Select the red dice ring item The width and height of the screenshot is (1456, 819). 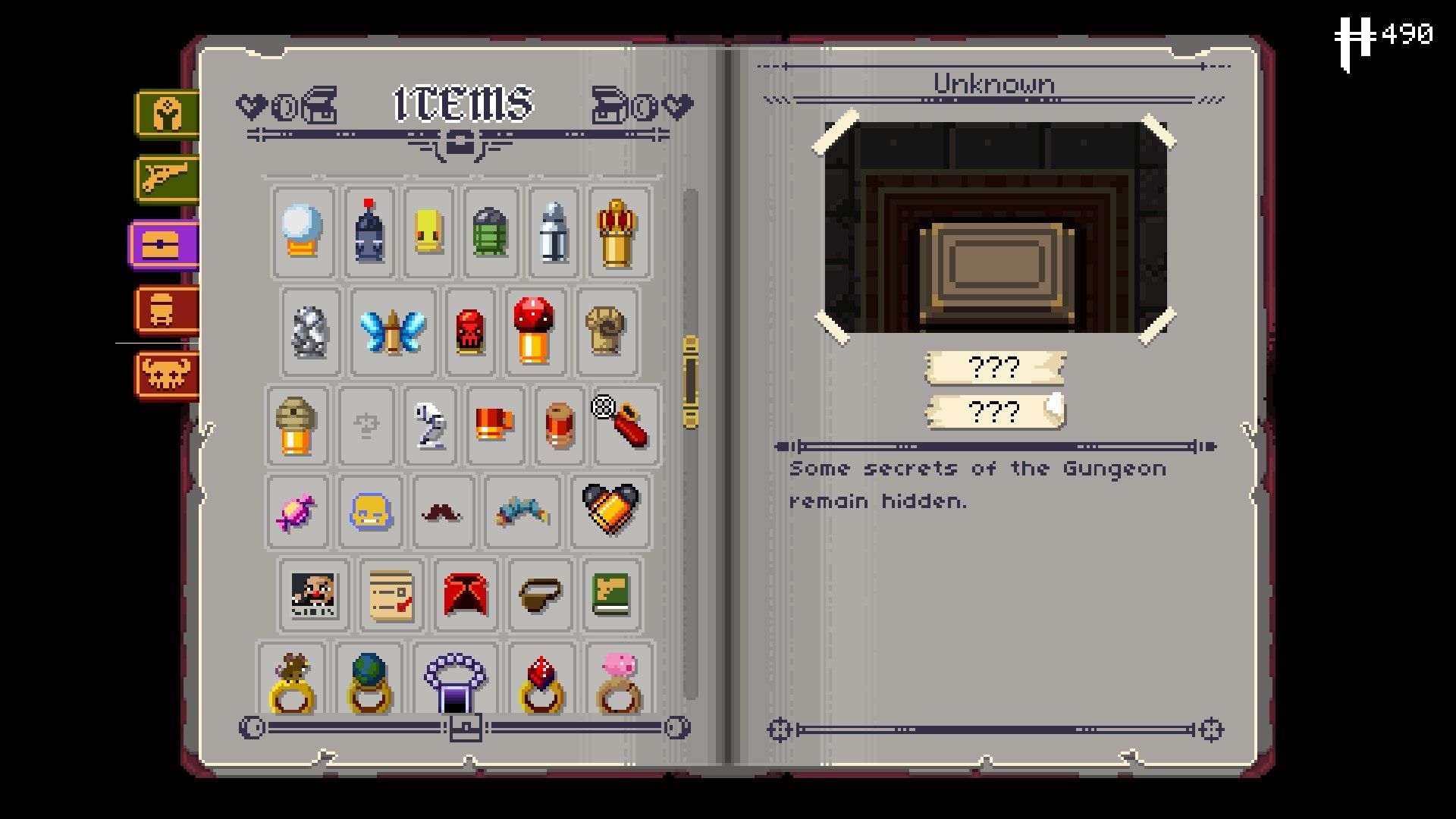point(540,679)
